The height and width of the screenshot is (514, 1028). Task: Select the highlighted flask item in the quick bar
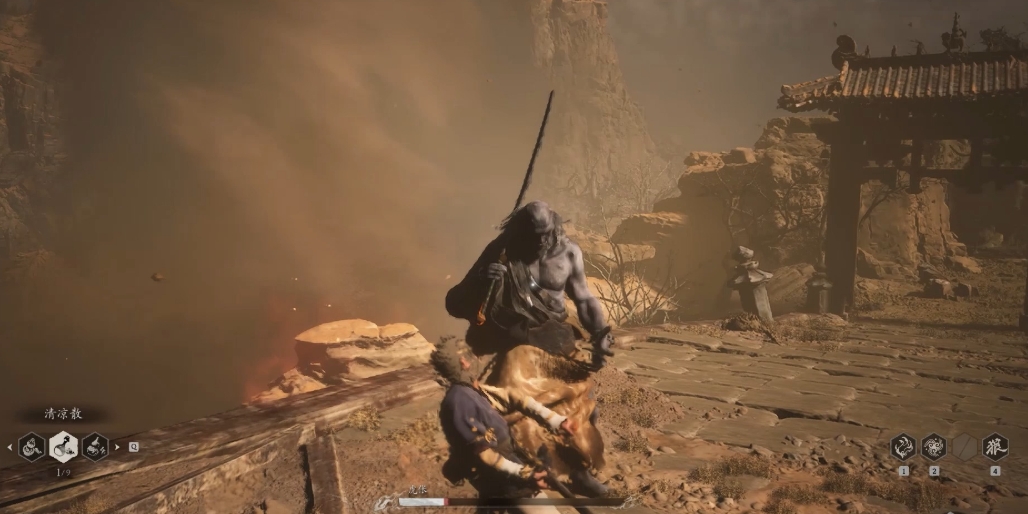(63, 446)
